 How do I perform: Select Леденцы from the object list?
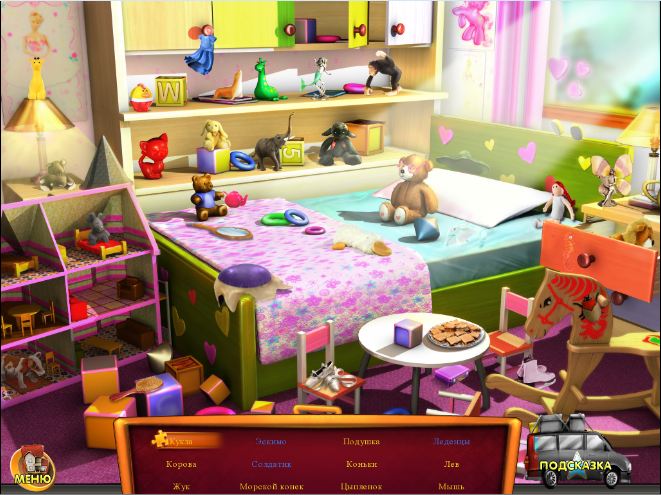point(451,441)
